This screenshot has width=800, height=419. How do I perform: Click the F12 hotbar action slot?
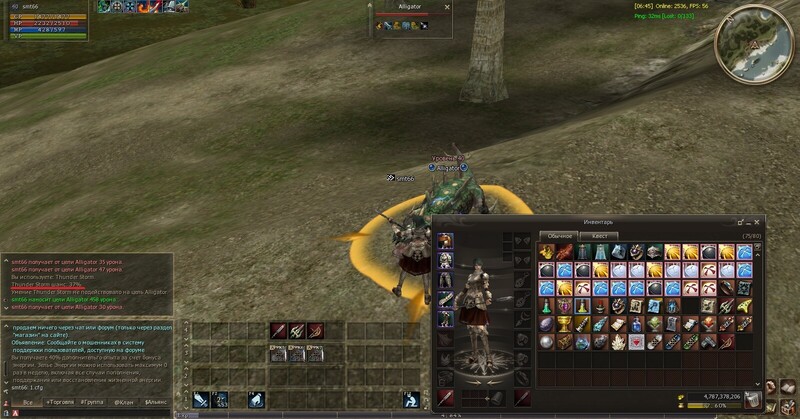410,399
